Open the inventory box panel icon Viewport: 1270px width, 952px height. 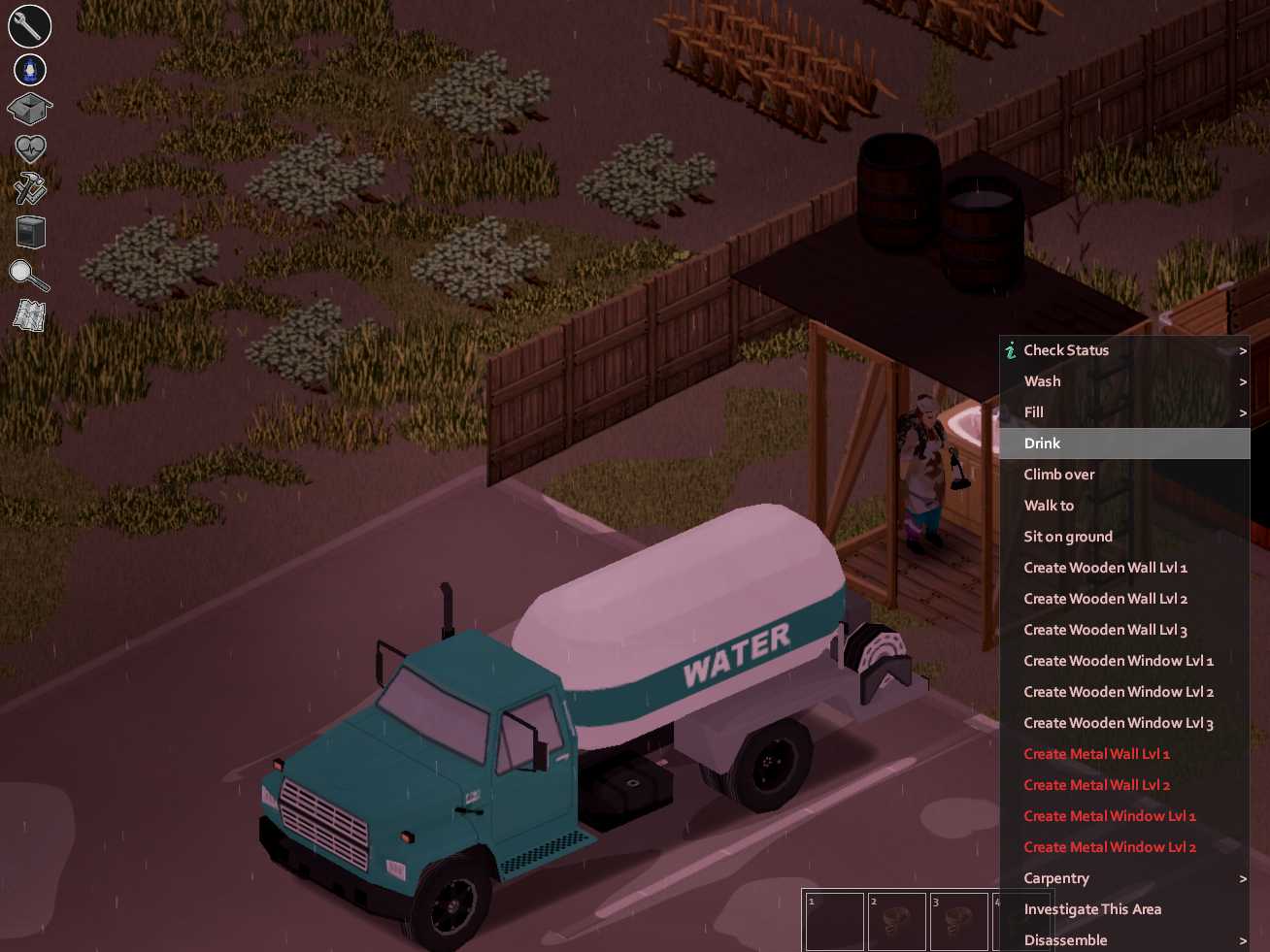click(28, 110)
